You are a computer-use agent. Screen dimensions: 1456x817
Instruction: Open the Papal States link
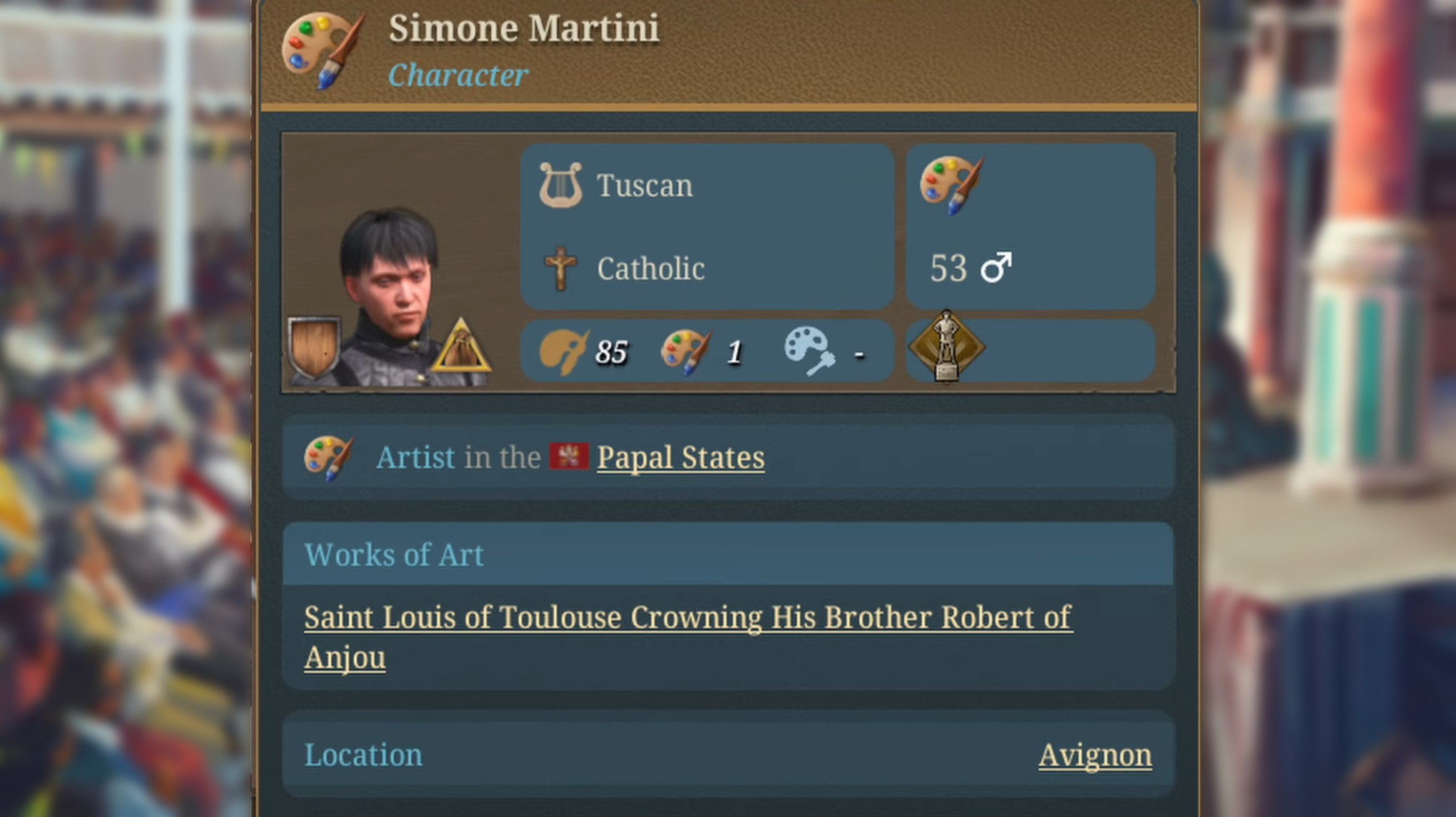[x=681, y=457]
